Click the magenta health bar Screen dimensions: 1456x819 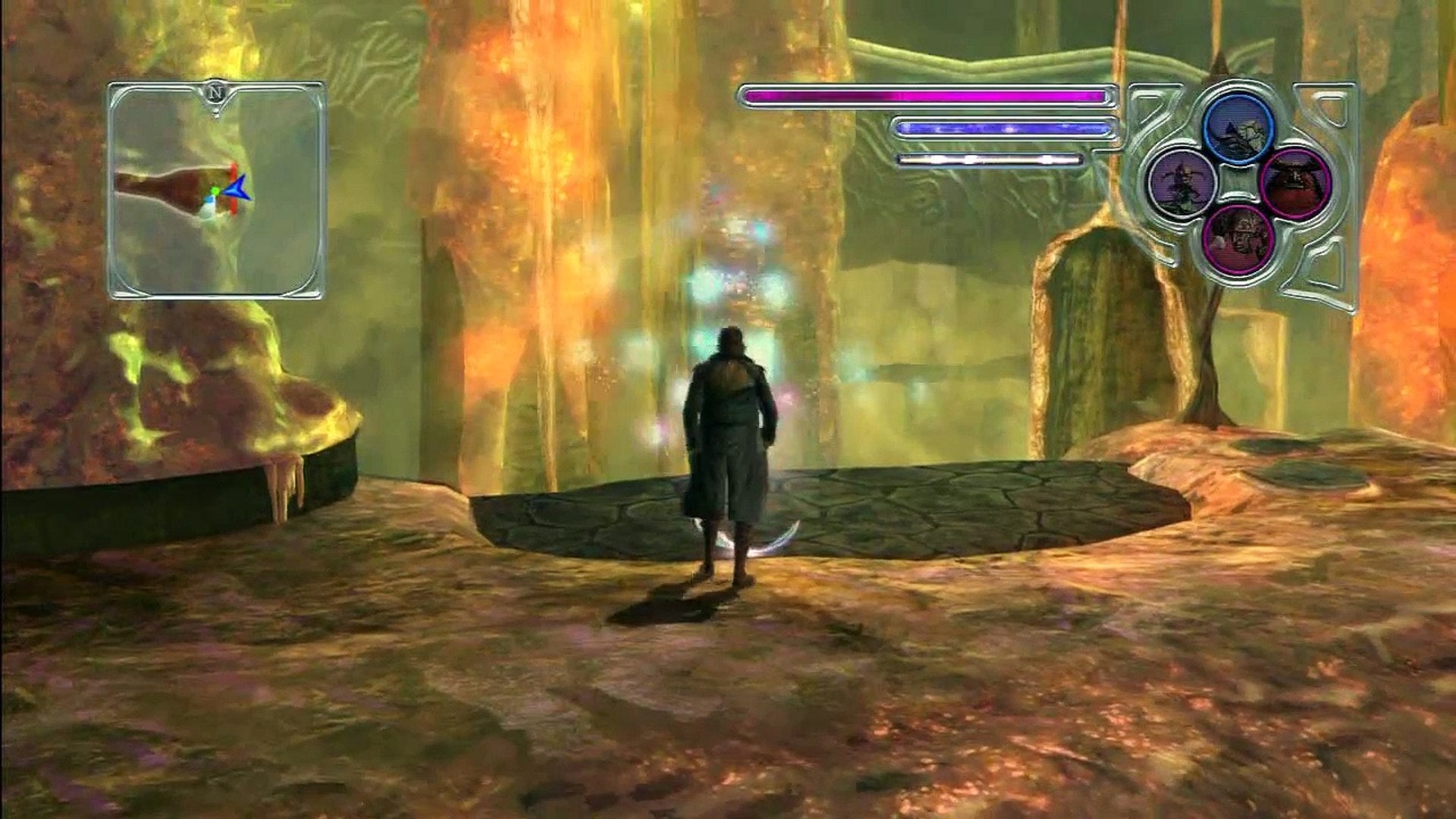pyautogui.click(x=925, y=96)
